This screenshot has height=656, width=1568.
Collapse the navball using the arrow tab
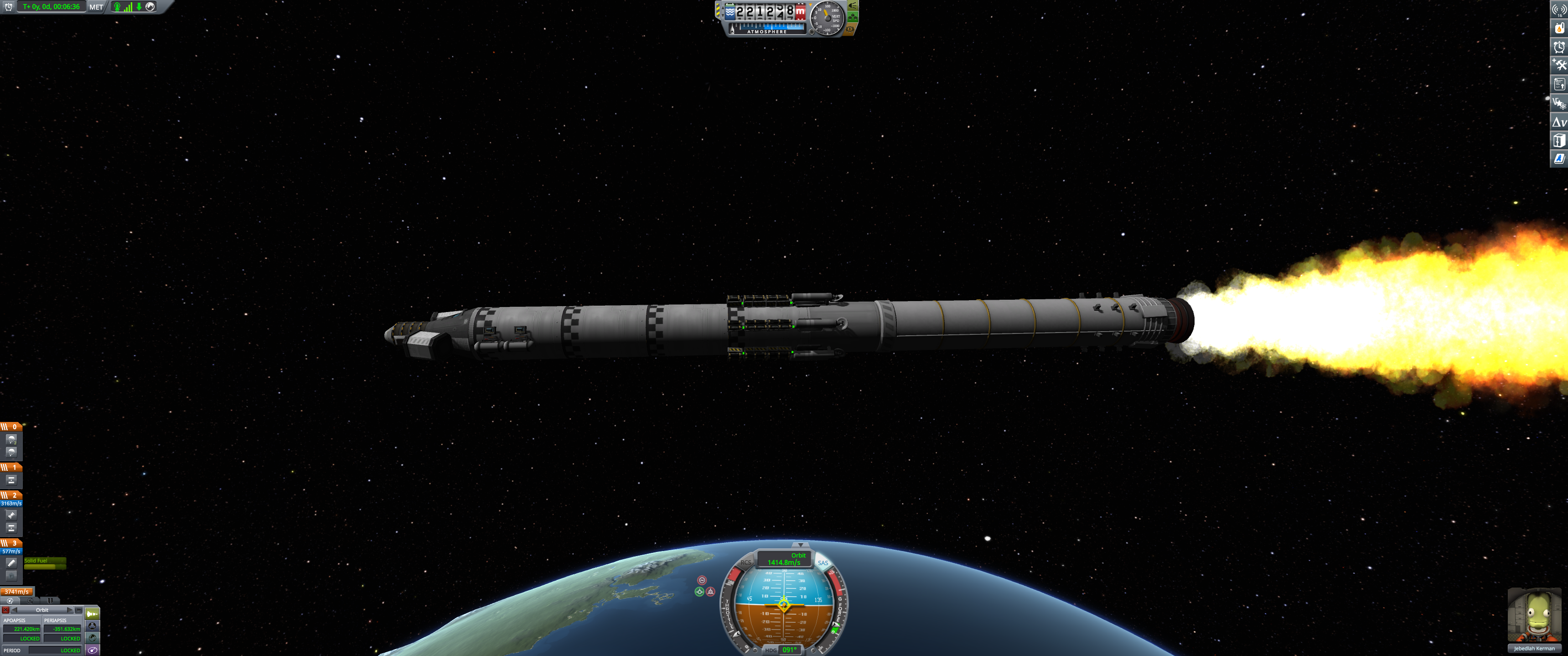[x=801, y=545]
